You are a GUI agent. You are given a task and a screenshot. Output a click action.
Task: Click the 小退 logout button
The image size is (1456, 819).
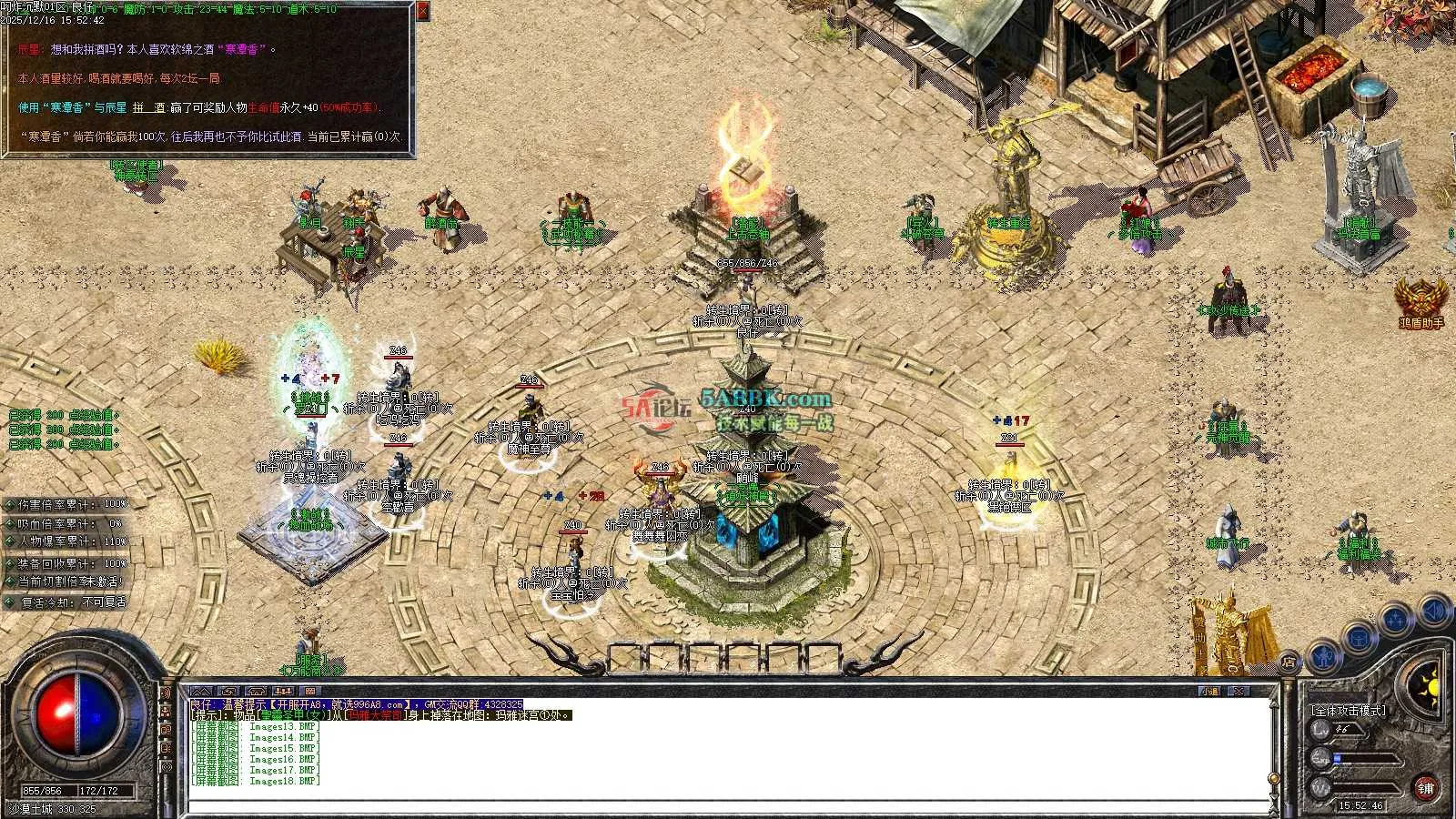[x=1209, y=693]
